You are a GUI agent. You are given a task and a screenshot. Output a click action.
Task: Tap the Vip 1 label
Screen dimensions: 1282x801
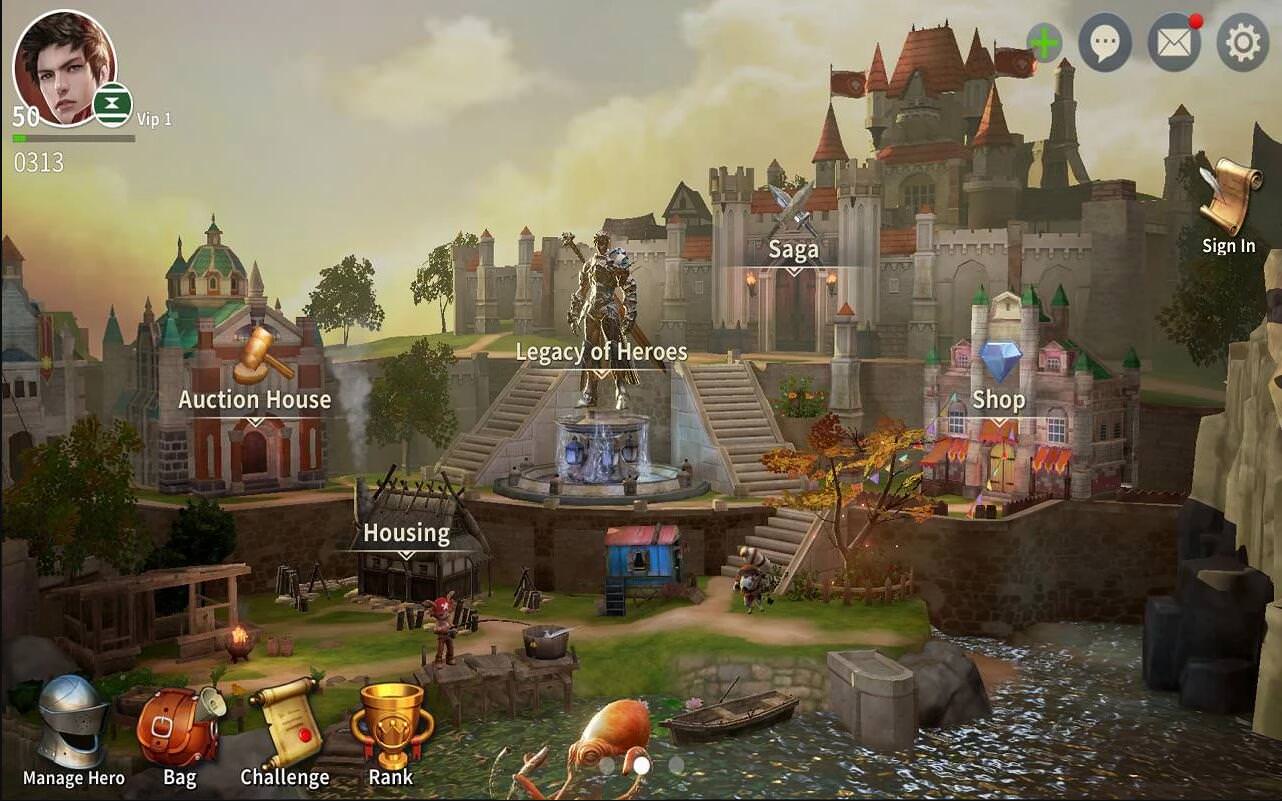(x=154, y=119)
